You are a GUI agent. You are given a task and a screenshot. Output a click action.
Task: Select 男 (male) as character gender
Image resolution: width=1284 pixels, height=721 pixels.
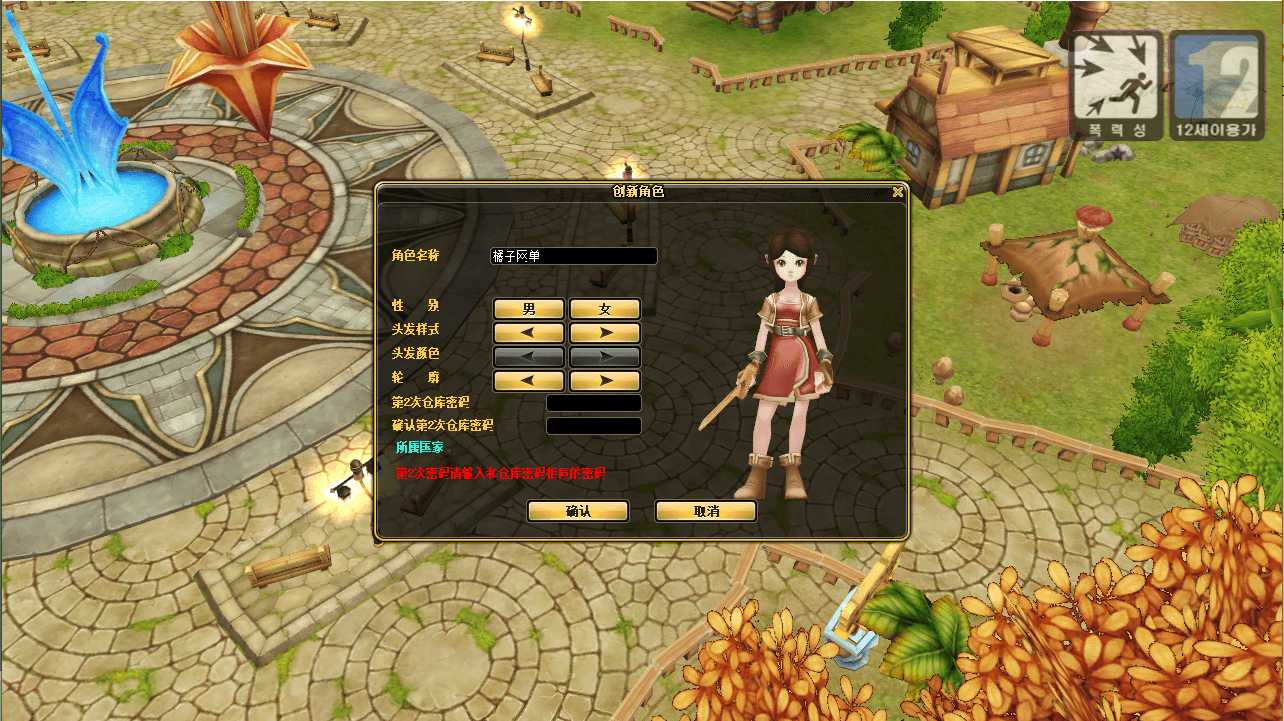(x=528, y=308)
